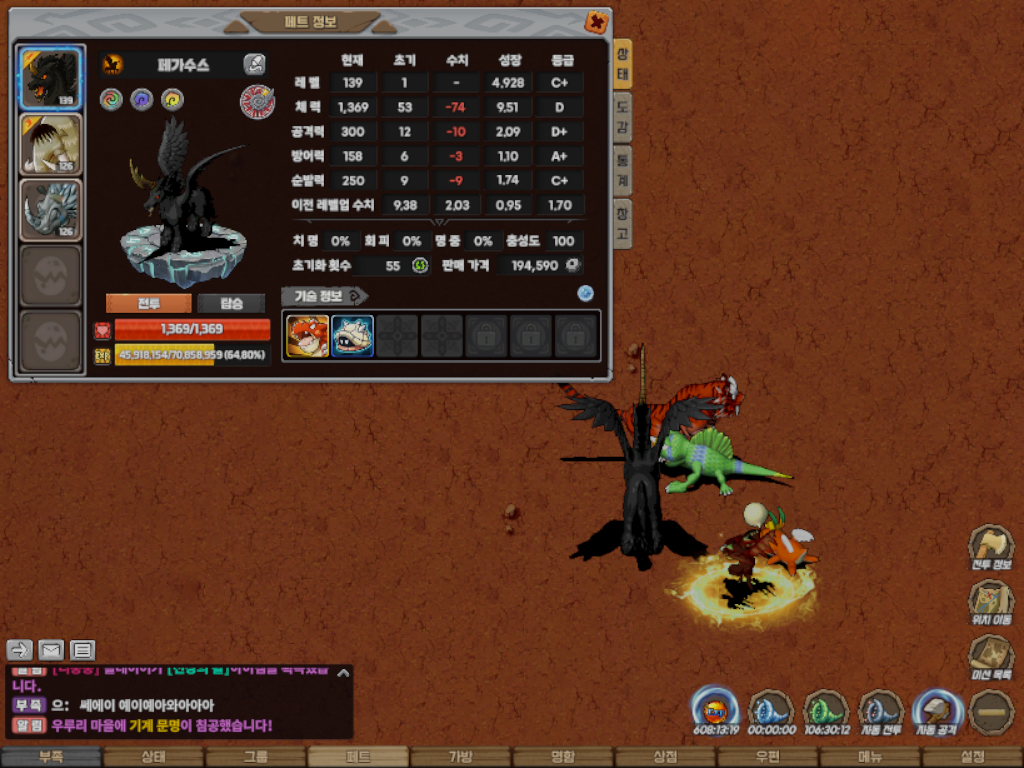Click the 전투 button under the pet
This screenshot has height=768, width=1024.
[x=148, y=304]
